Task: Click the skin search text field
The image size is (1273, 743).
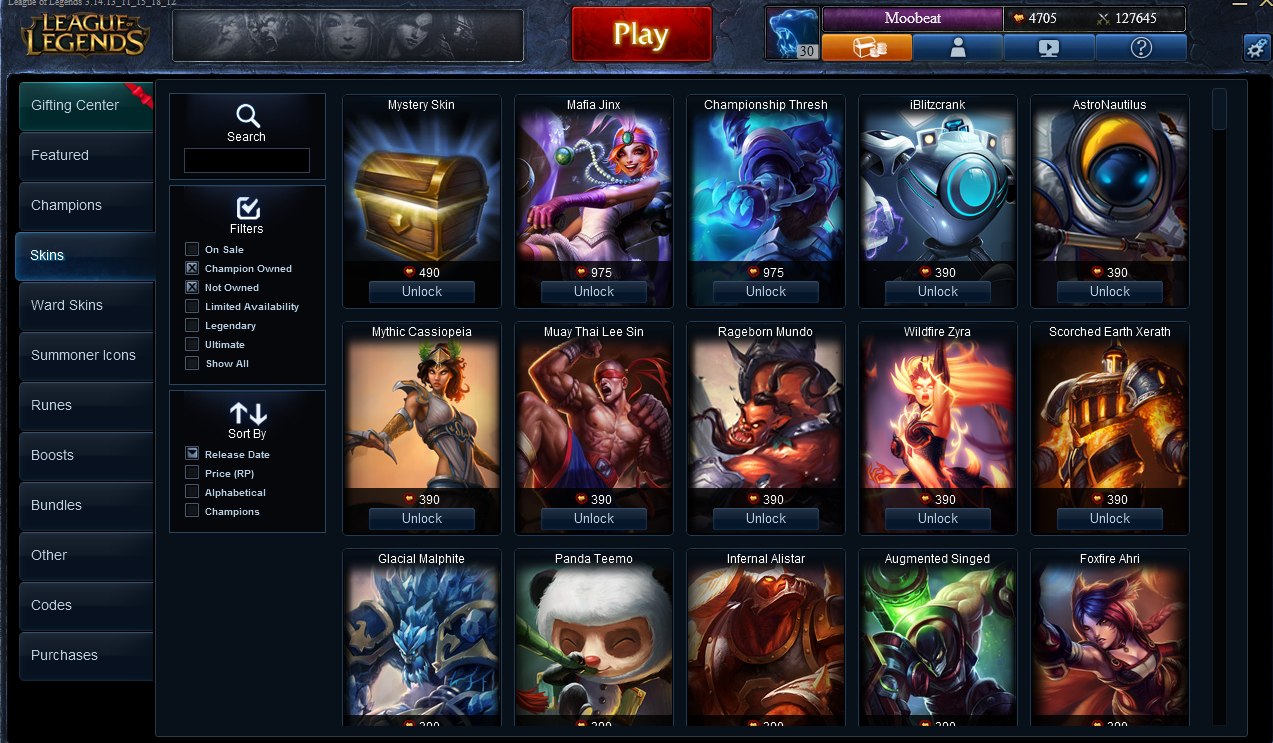Action: click(x=246, y=160)
